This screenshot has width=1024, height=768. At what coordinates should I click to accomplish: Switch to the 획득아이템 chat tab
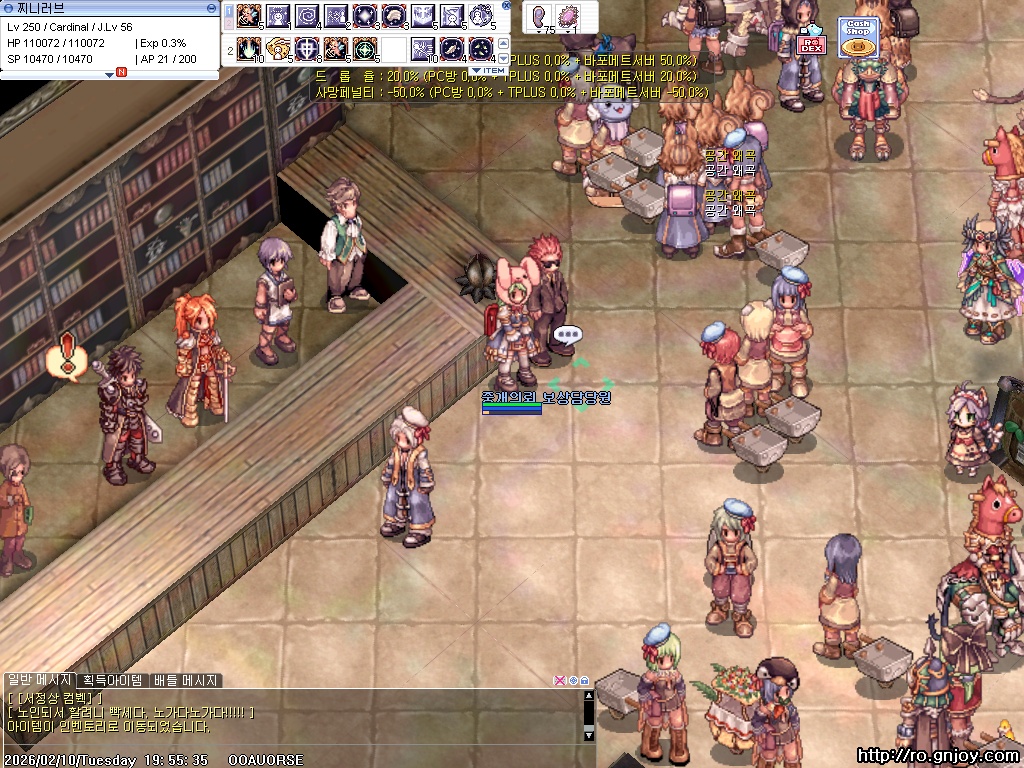[x=114, y=680]
